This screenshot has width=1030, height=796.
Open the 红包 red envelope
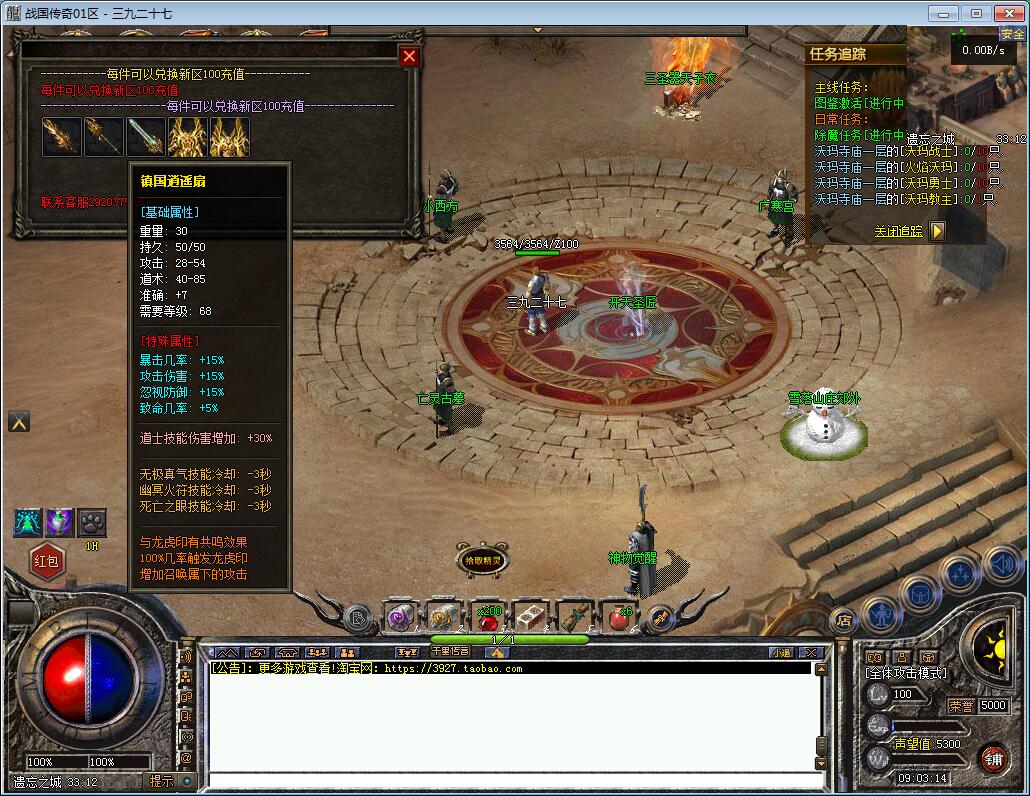pos(47,561)
